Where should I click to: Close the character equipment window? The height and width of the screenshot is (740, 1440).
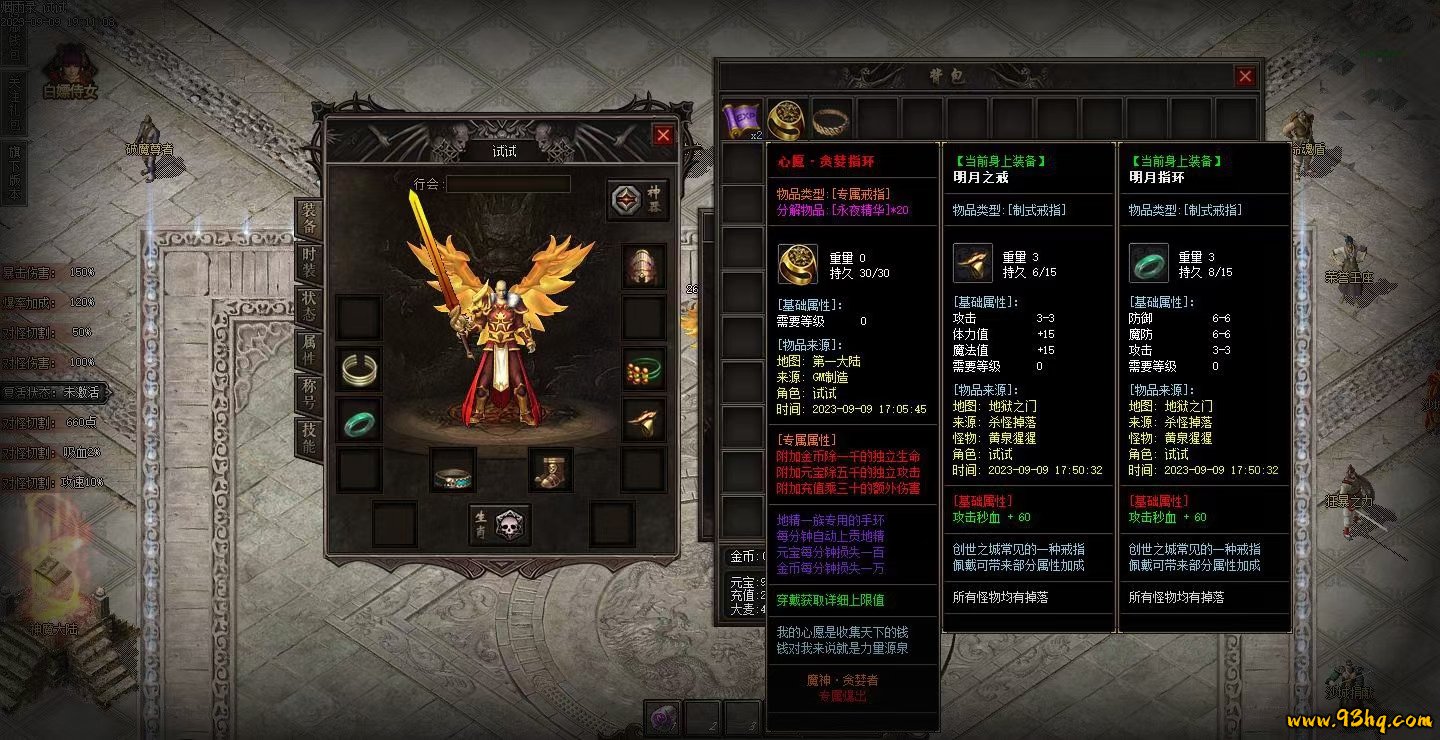[x=663, y=135]
